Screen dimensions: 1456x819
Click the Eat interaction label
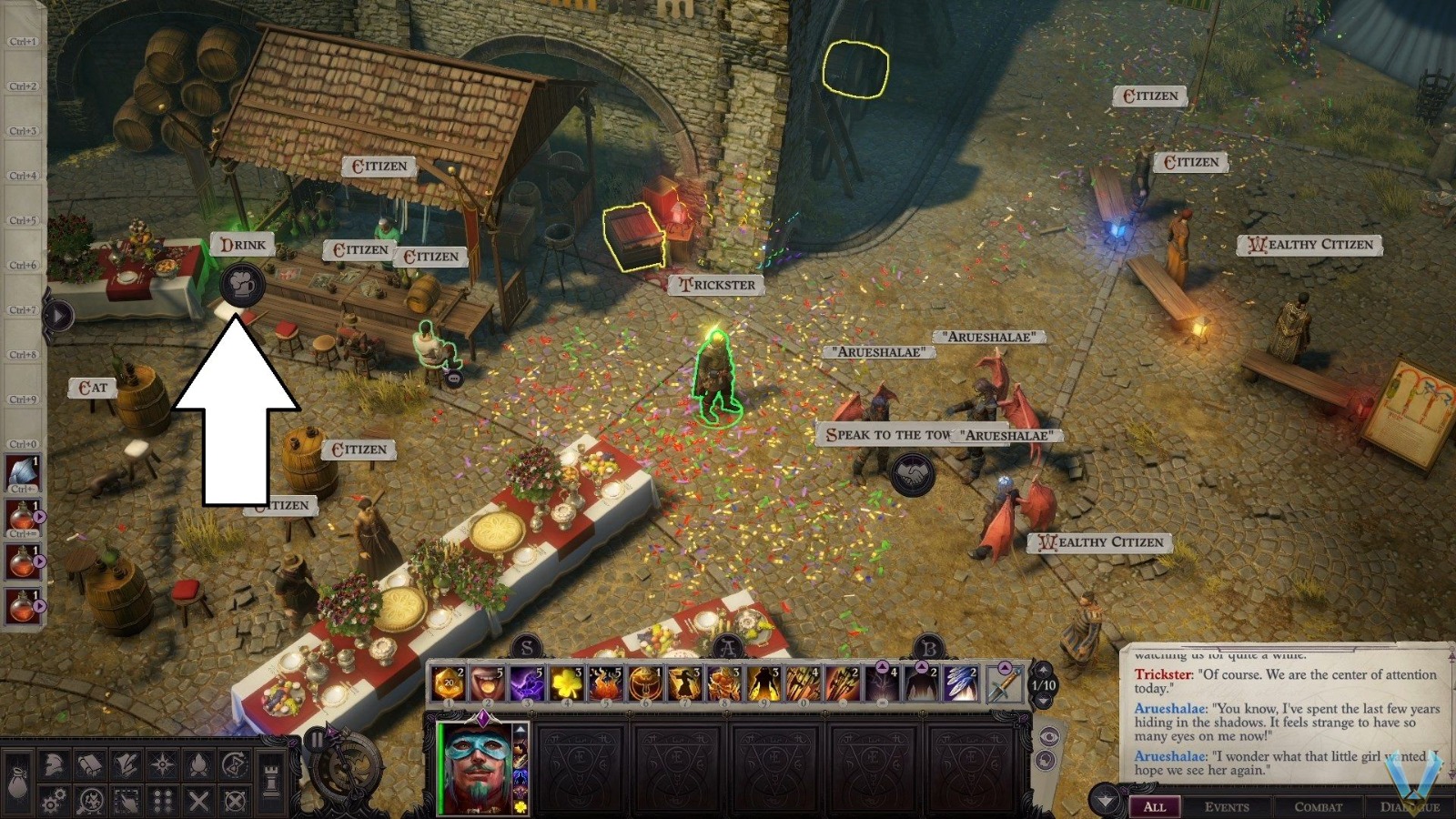(93, 387)
